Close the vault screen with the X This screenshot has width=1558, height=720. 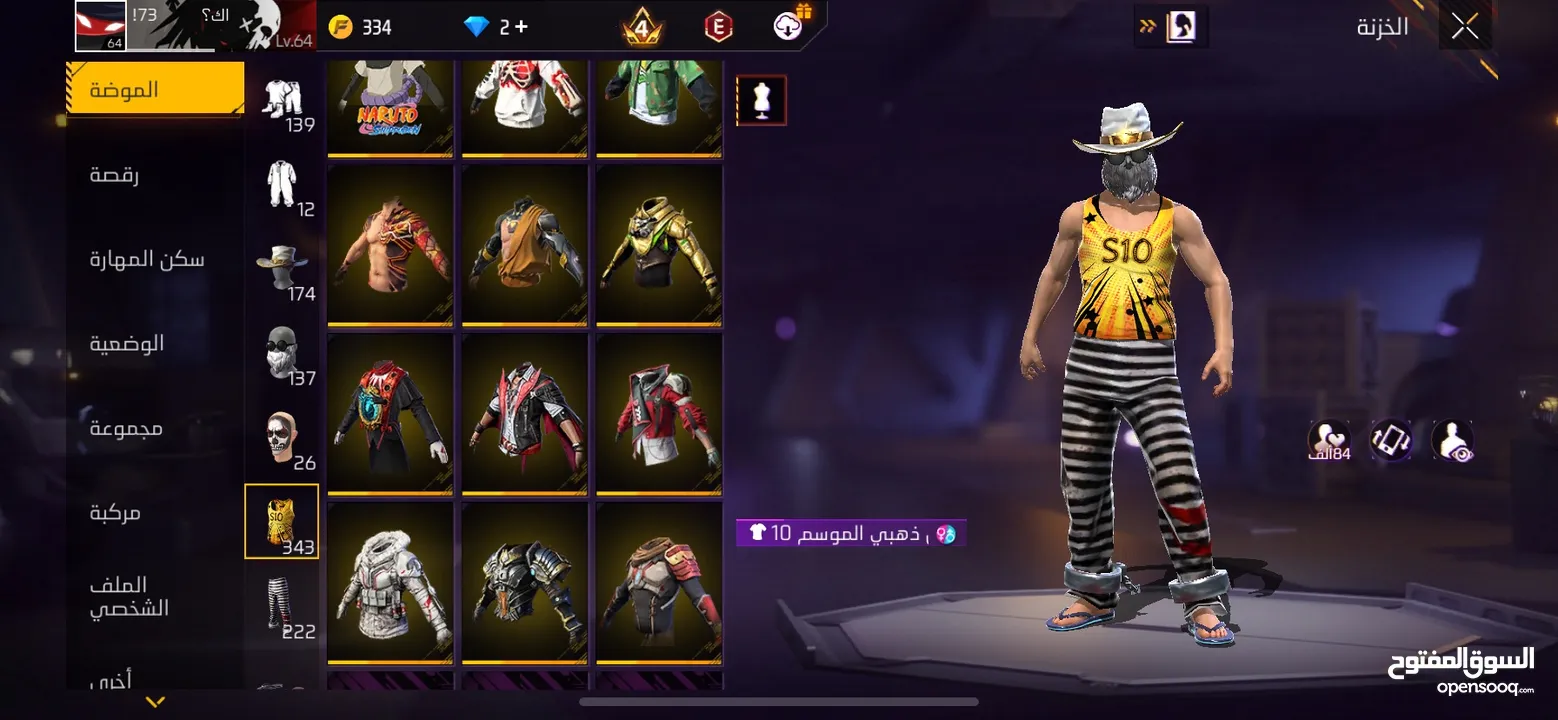[x=1464, y=27]
